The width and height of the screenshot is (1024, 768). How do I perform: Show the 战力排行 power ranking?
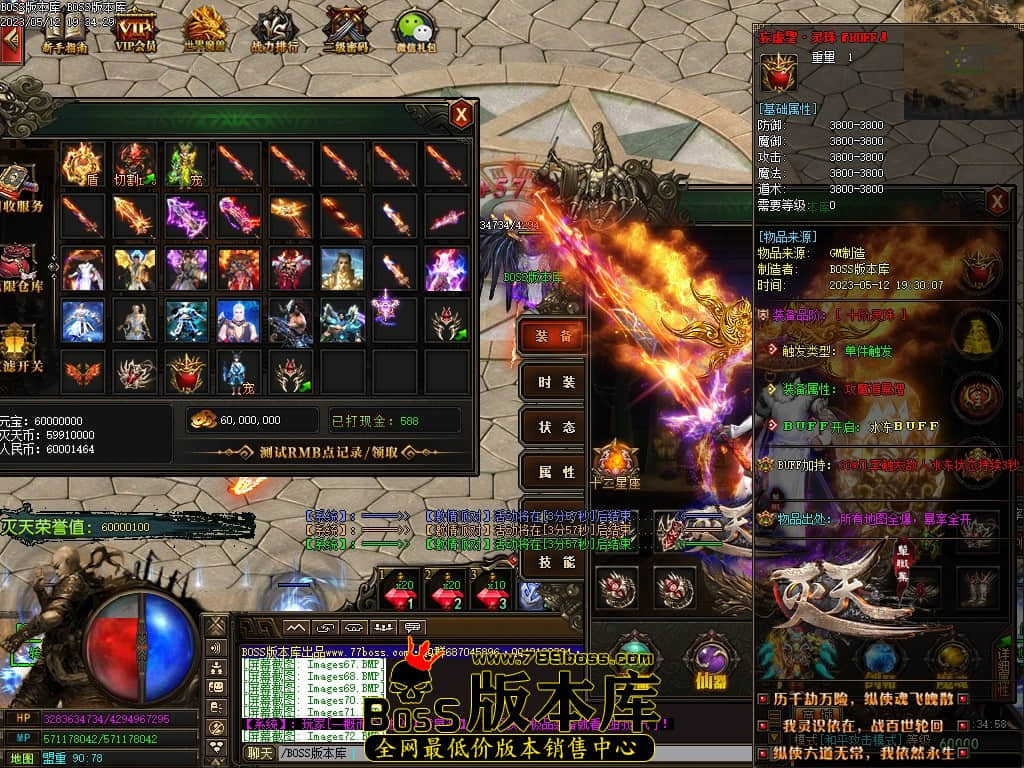[274, 30]
